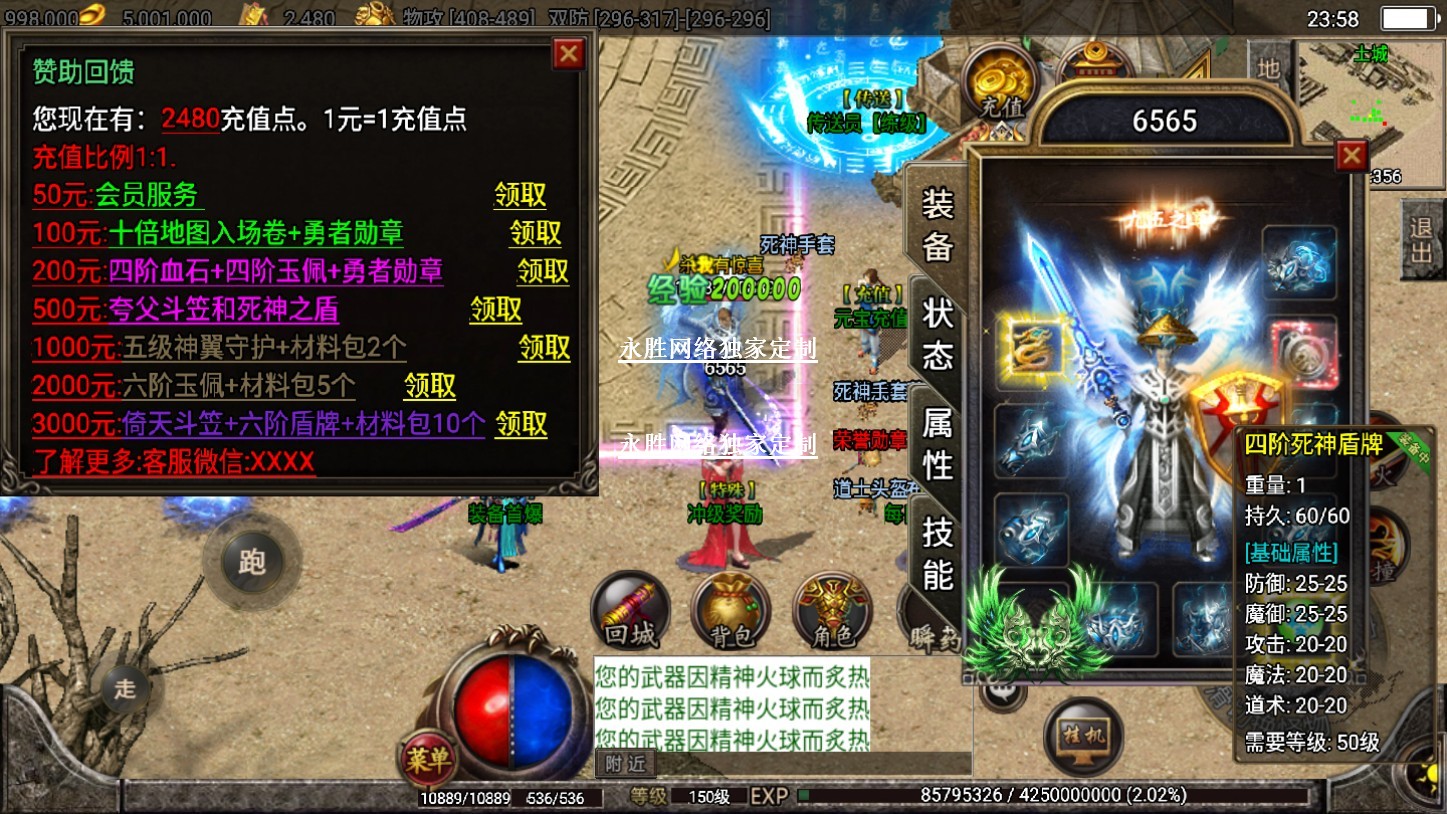Switch to the 状态 status tab
Image resolution: width=1447 pixels, height=814 pixels.
coord(937,332)
